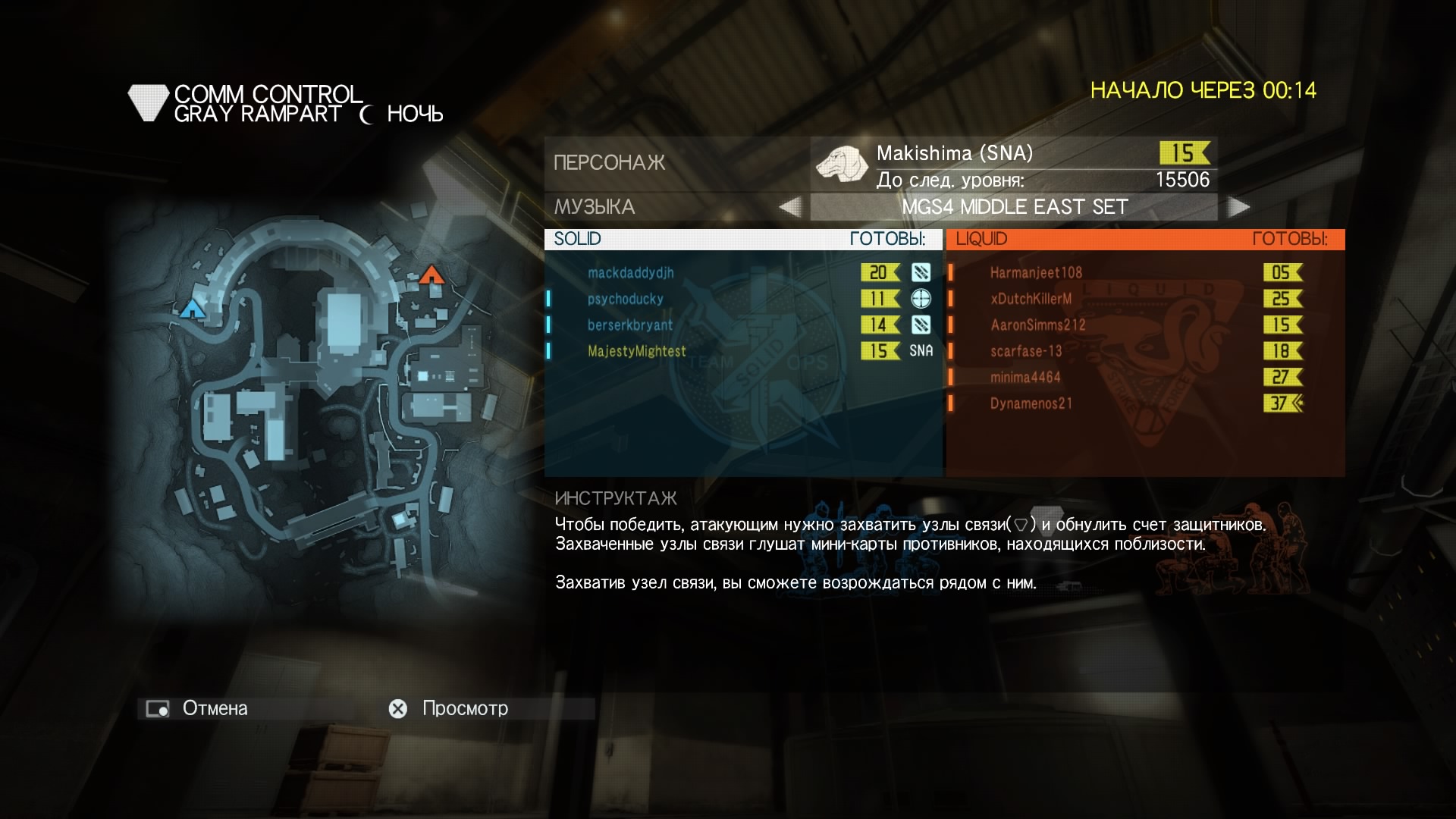Image resolution: width=1456 pixels, height=819 pixels.
Task: Select Dynamenos21 player row
Action: (1031, 403)
